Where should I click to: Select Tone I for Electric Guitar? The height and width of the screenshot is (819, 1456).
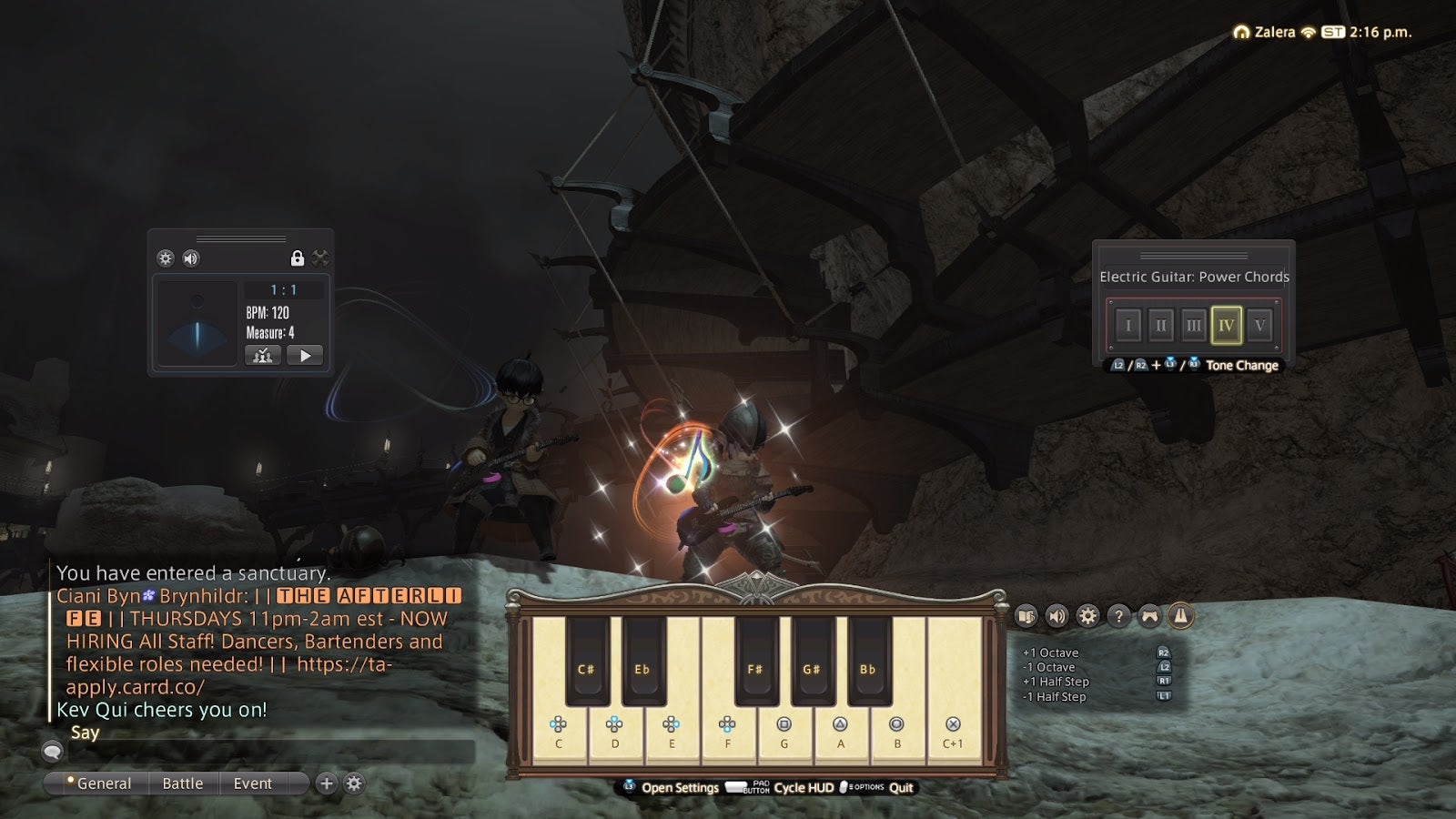coord(1128,323)
